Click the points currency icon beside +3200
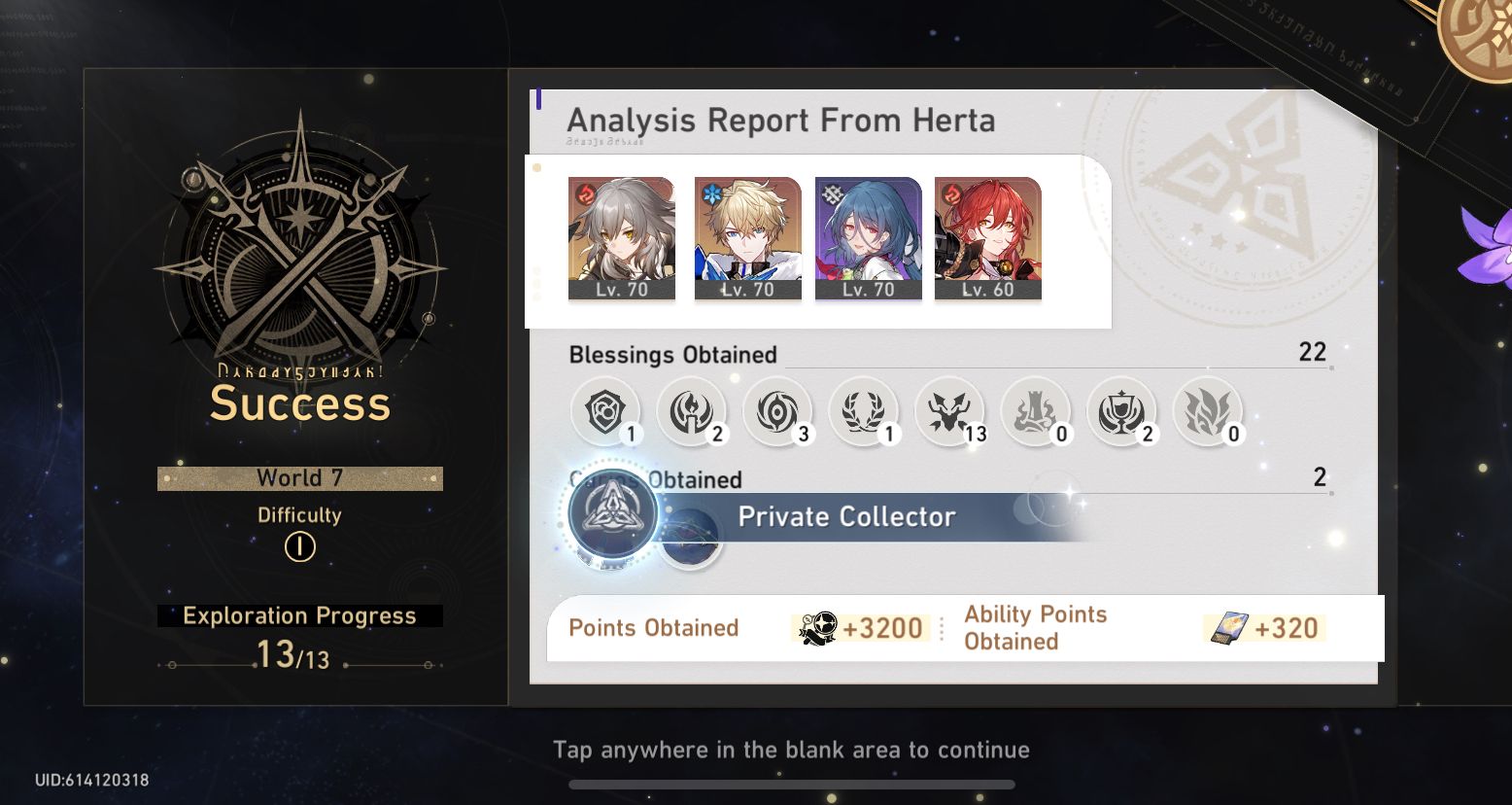The height and width of the screenshot is (805, 1512). (x=819, y=628)
